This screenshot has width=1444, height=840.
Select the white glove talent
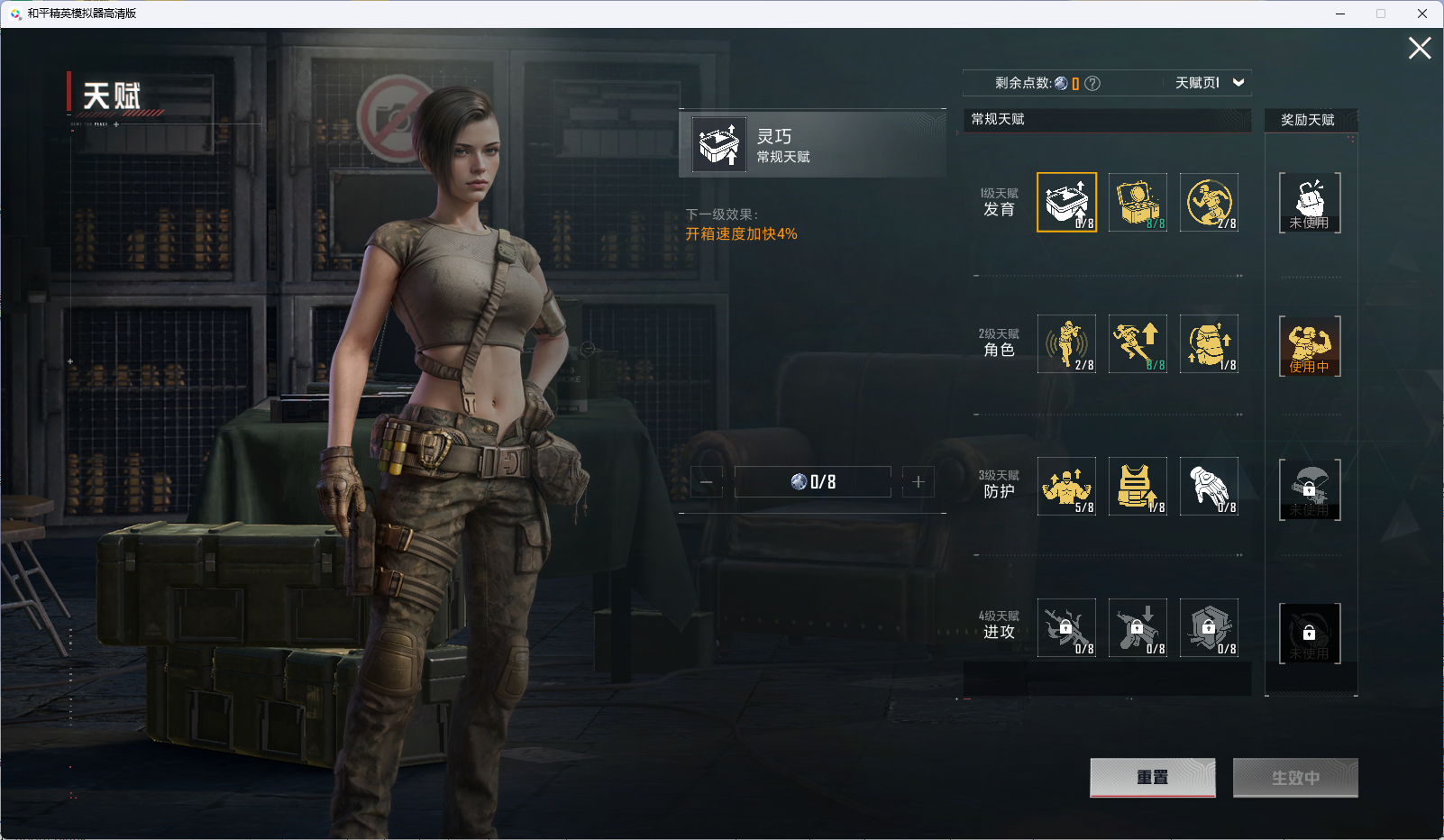tap(1209, 486)
